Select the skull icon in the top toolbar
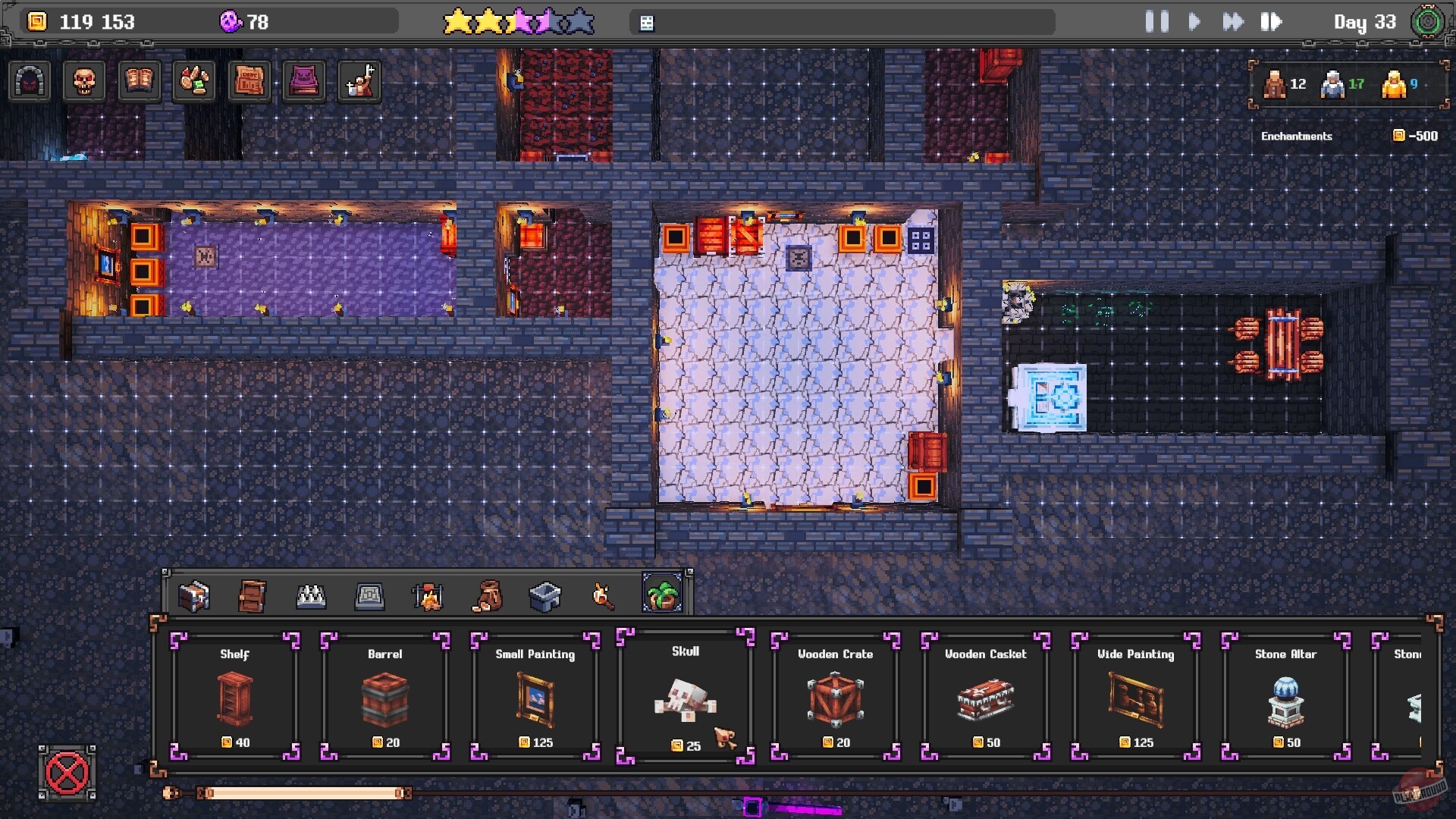 click(x=83, y=82)
